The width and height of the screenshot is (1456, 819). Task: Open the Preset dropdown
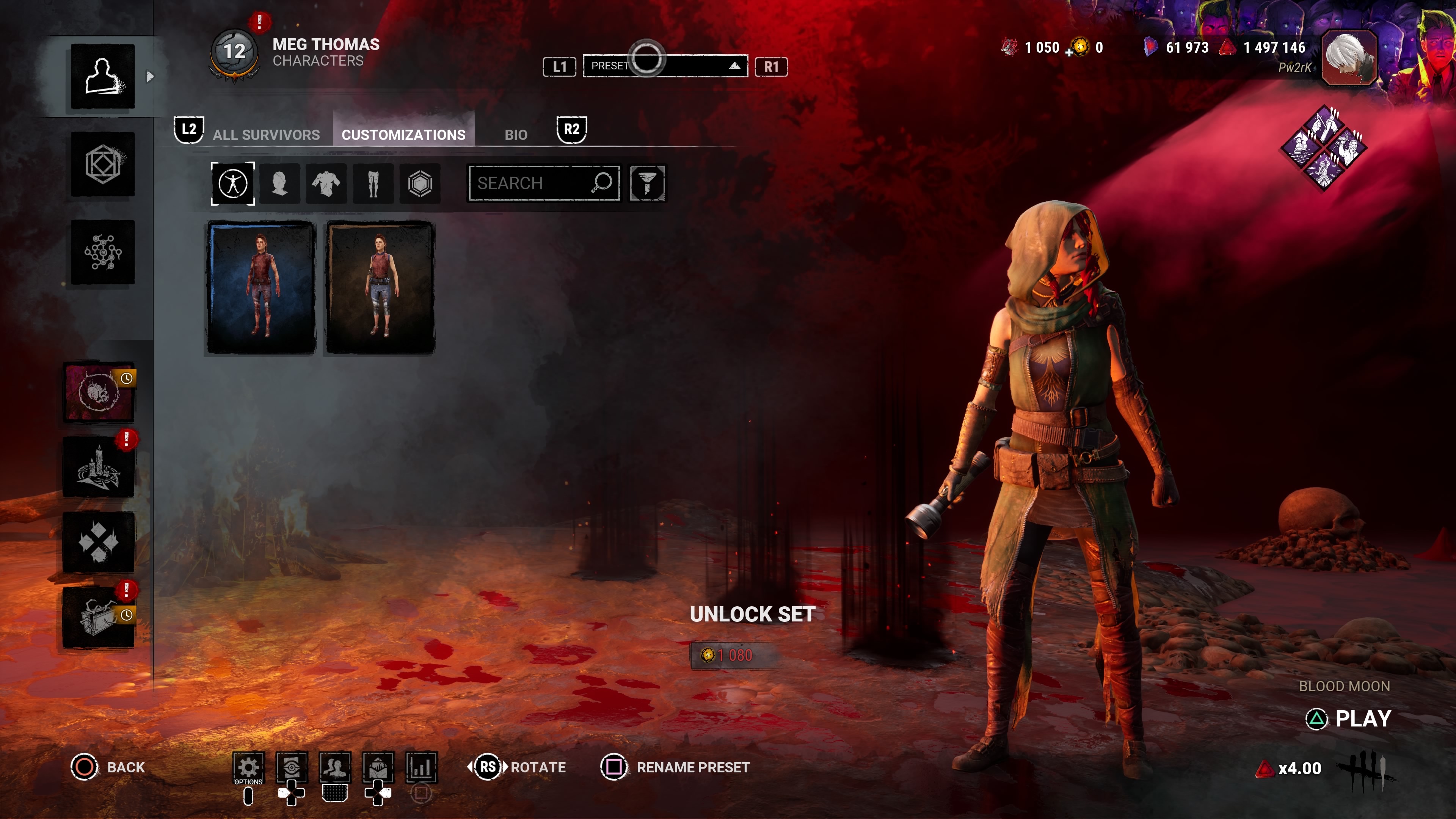665,66
